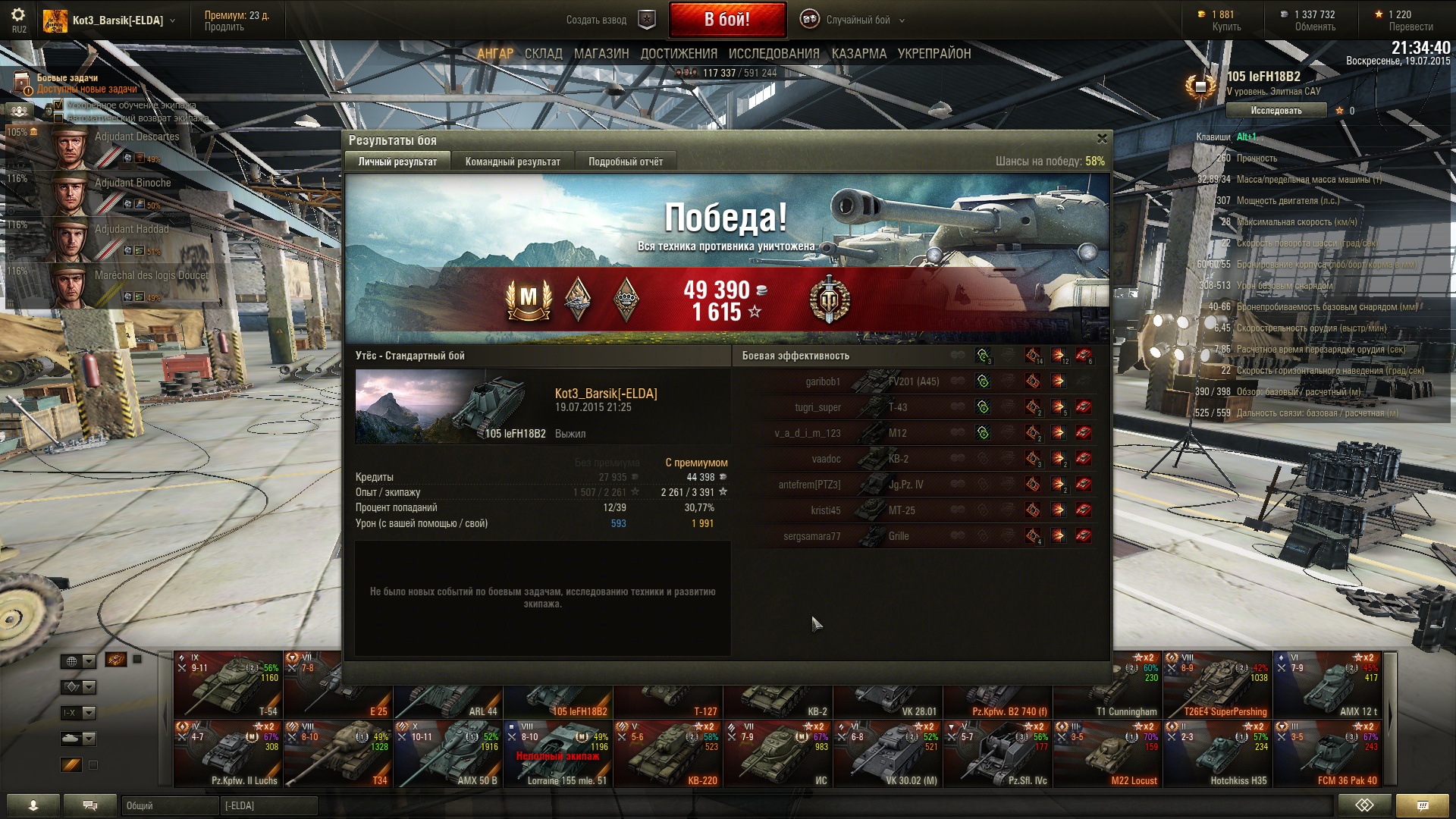Click the Исследовать button for 105 leFH18B2
Screen dimensions: 1456x819
pos(1276,111)
